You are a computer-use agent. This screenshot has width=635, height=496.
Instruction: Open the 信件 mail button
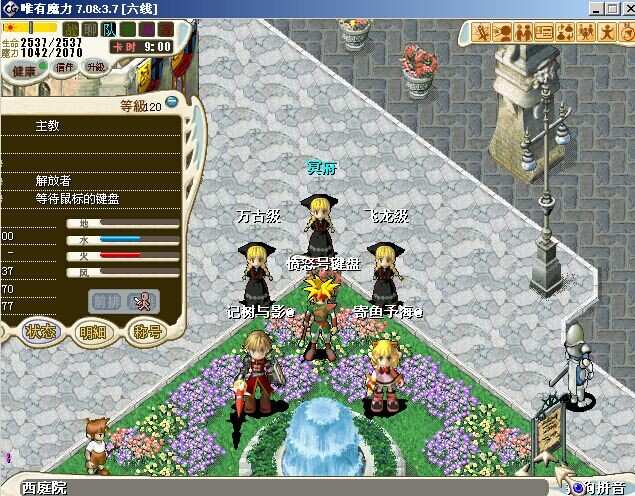[65, 68]
